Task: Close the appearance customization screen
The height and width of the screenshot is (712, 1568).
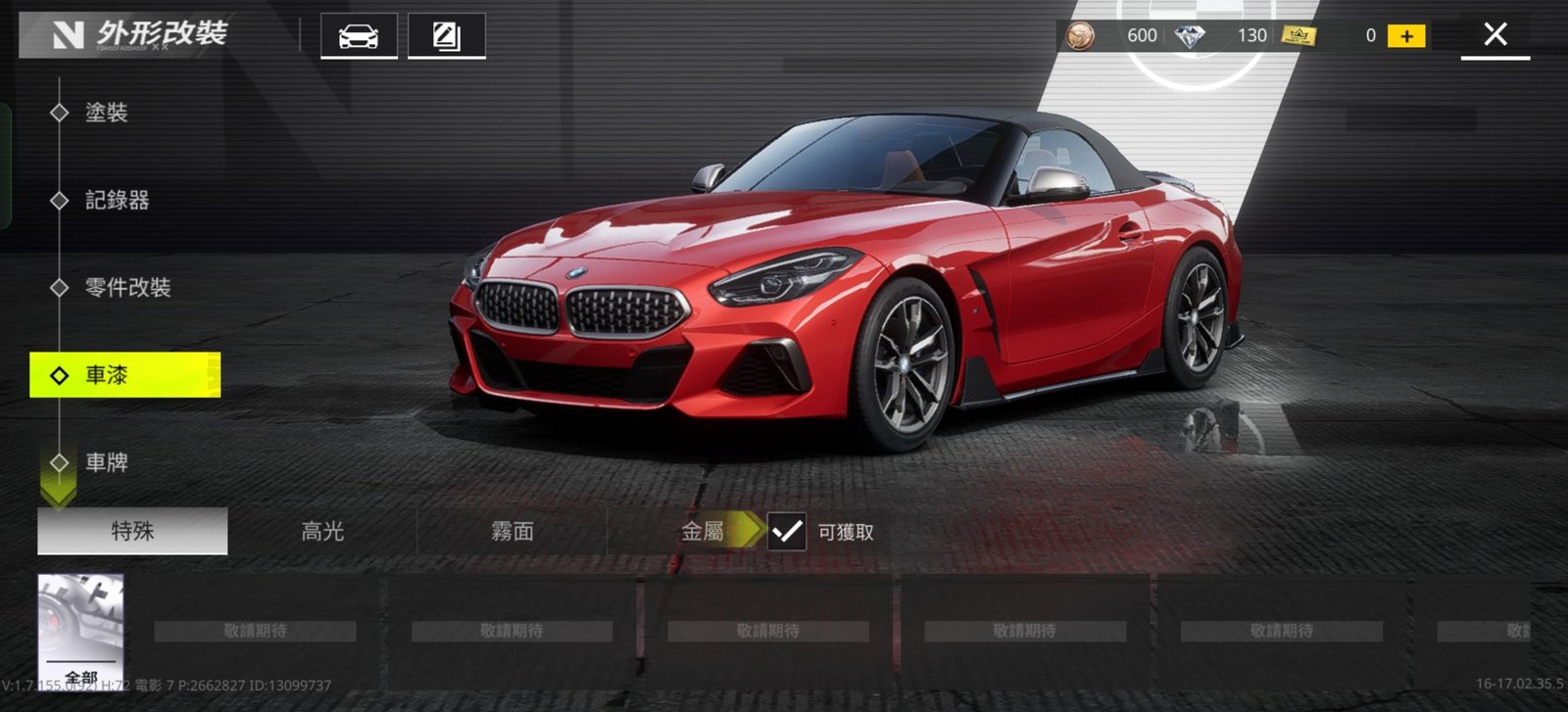Action: [1494, 35]
